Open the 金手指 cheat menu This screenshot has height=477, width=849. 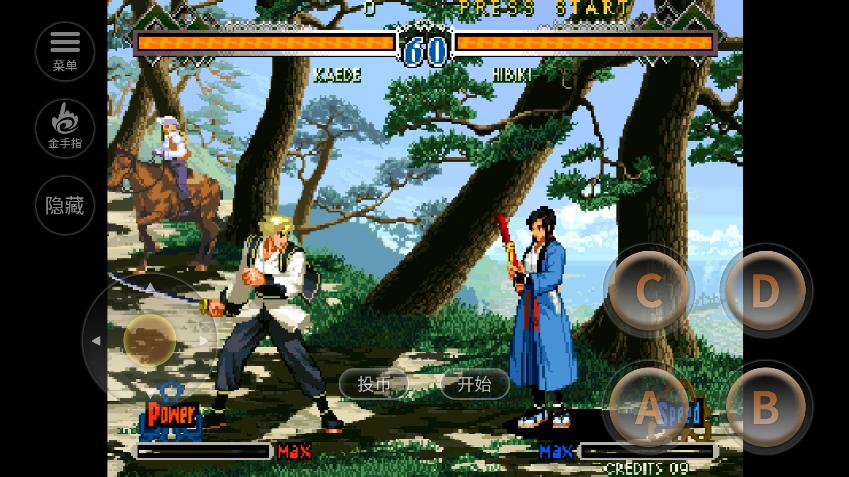65,128
